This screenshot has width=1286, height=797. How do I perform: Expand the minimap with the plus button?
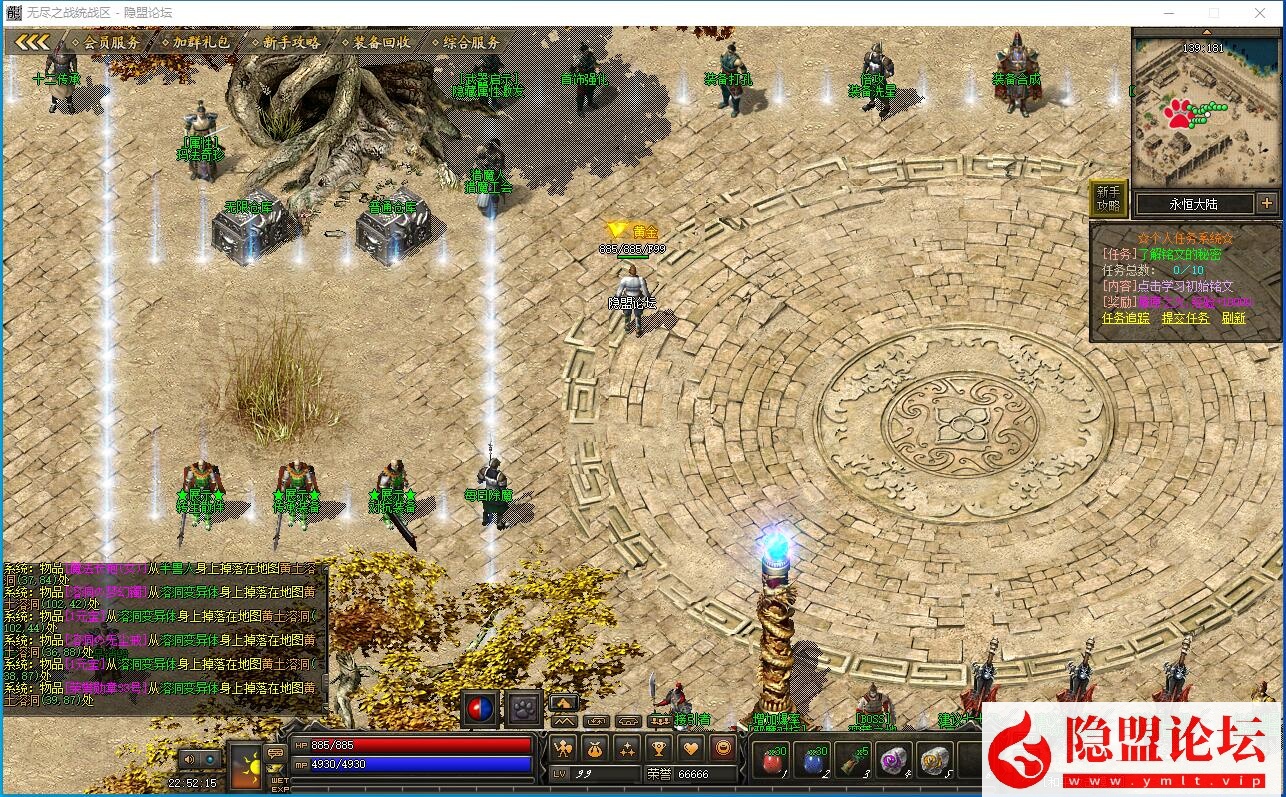1267,203
